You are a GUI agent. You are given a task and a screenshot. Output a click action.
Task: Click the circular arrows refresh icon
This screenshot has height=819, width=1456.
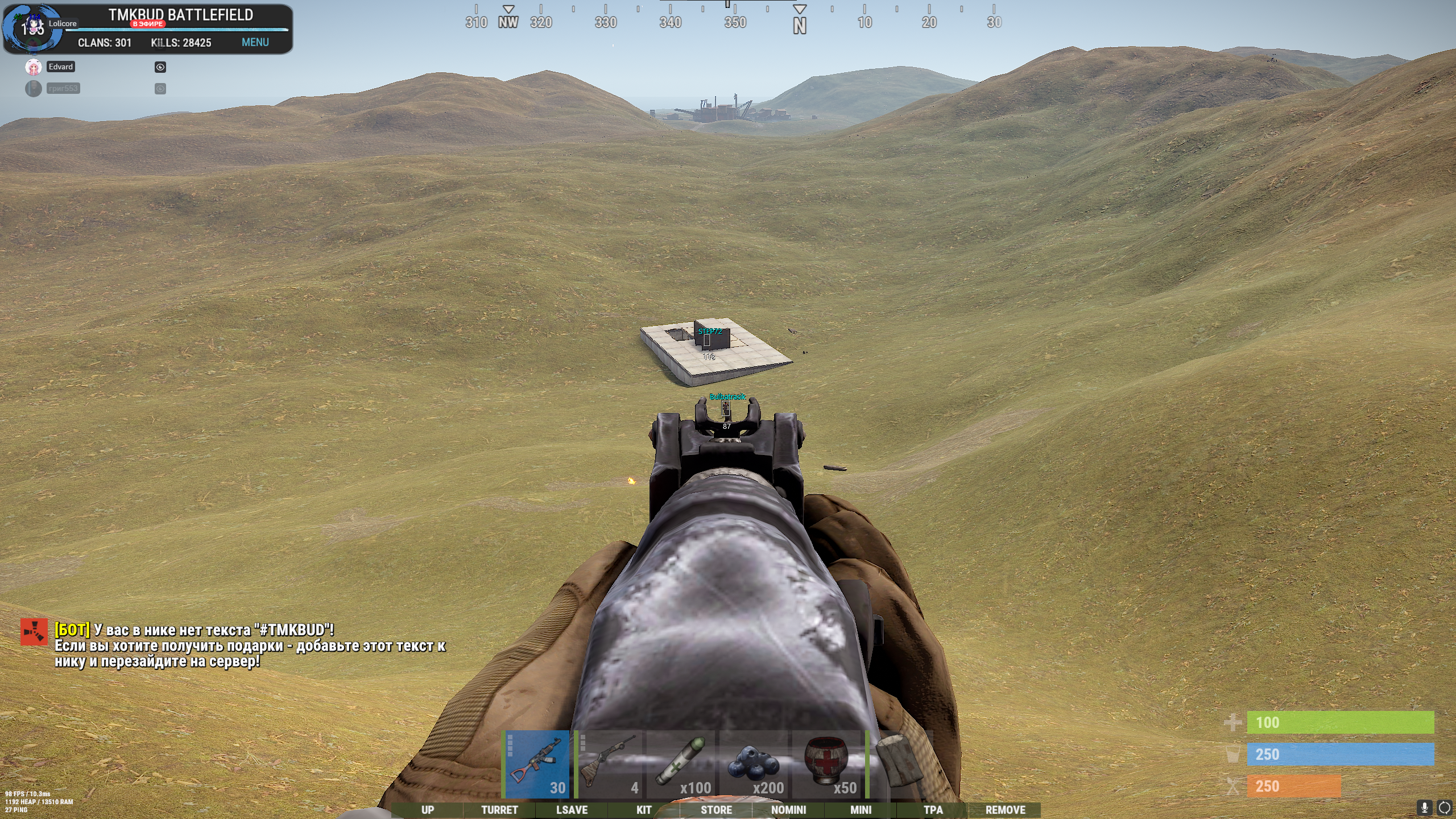1444,808
